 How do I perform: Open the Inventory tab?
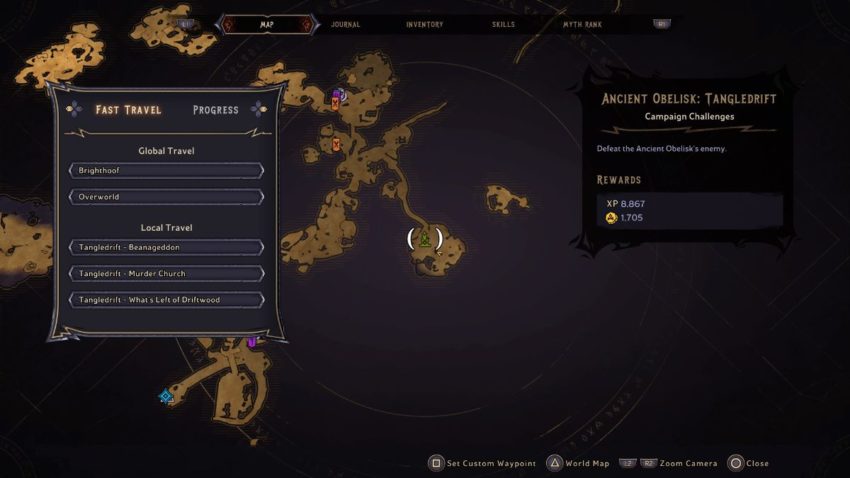424,24
